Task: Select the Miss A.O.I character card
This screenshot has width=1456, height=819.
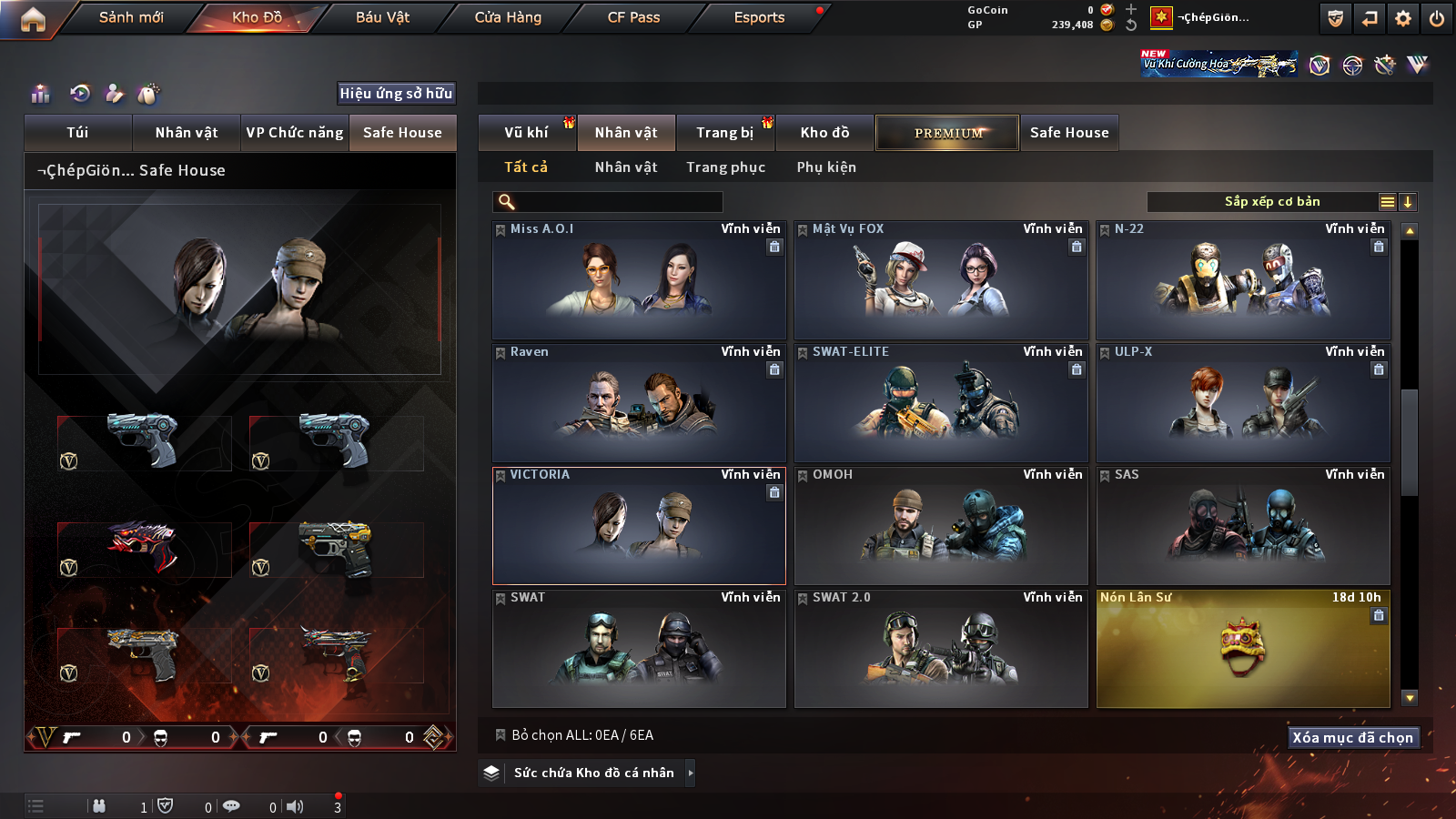Action: (x=639, y=280)
